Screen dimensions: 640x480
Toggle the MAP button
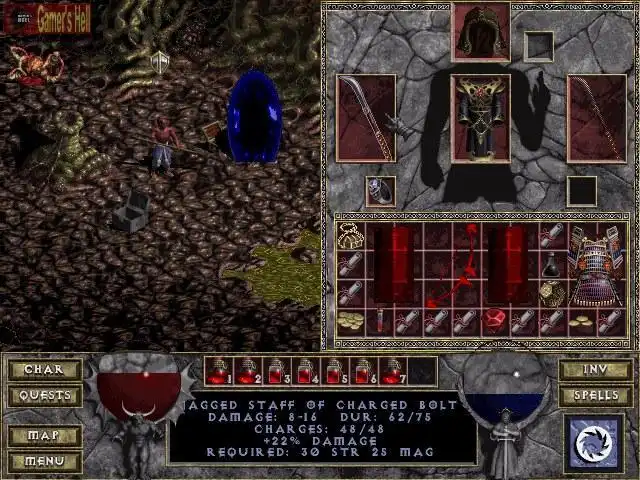[44, 437]
